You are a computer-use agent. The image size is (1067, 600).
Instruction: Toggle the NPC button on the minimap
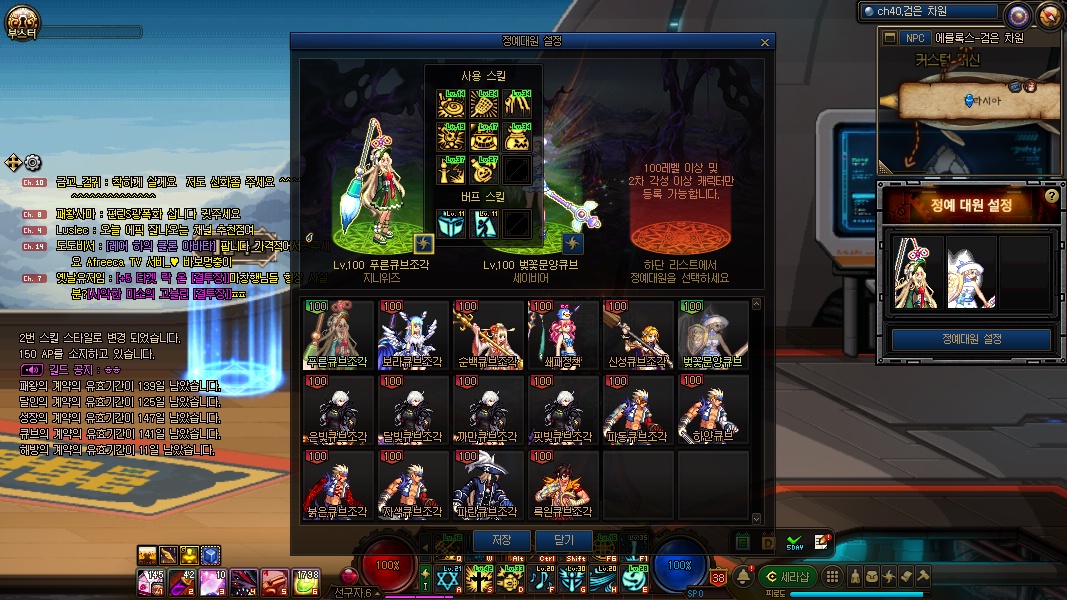coord(913,38)
